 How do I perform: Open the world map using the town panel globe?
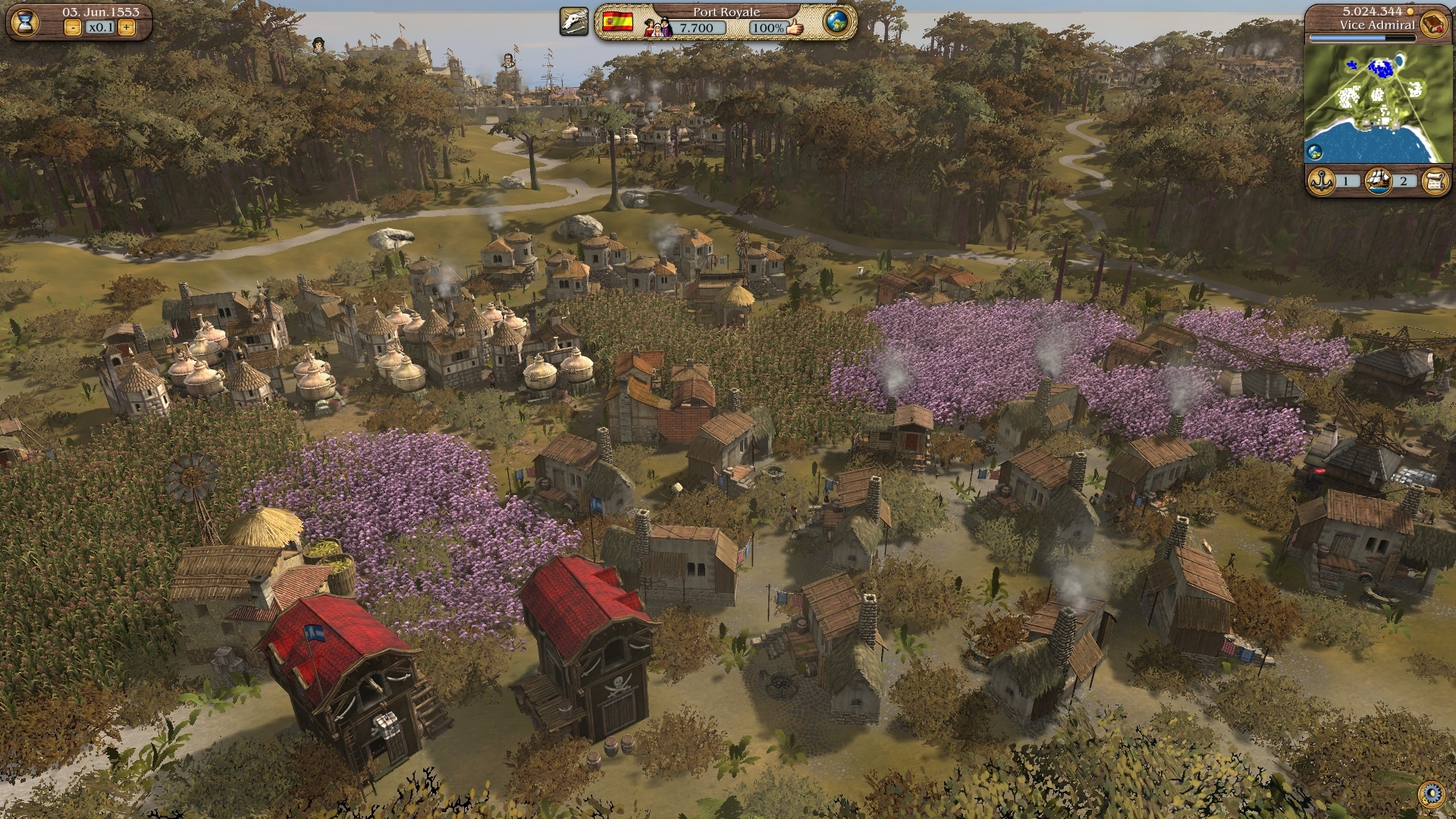(836, 22)
